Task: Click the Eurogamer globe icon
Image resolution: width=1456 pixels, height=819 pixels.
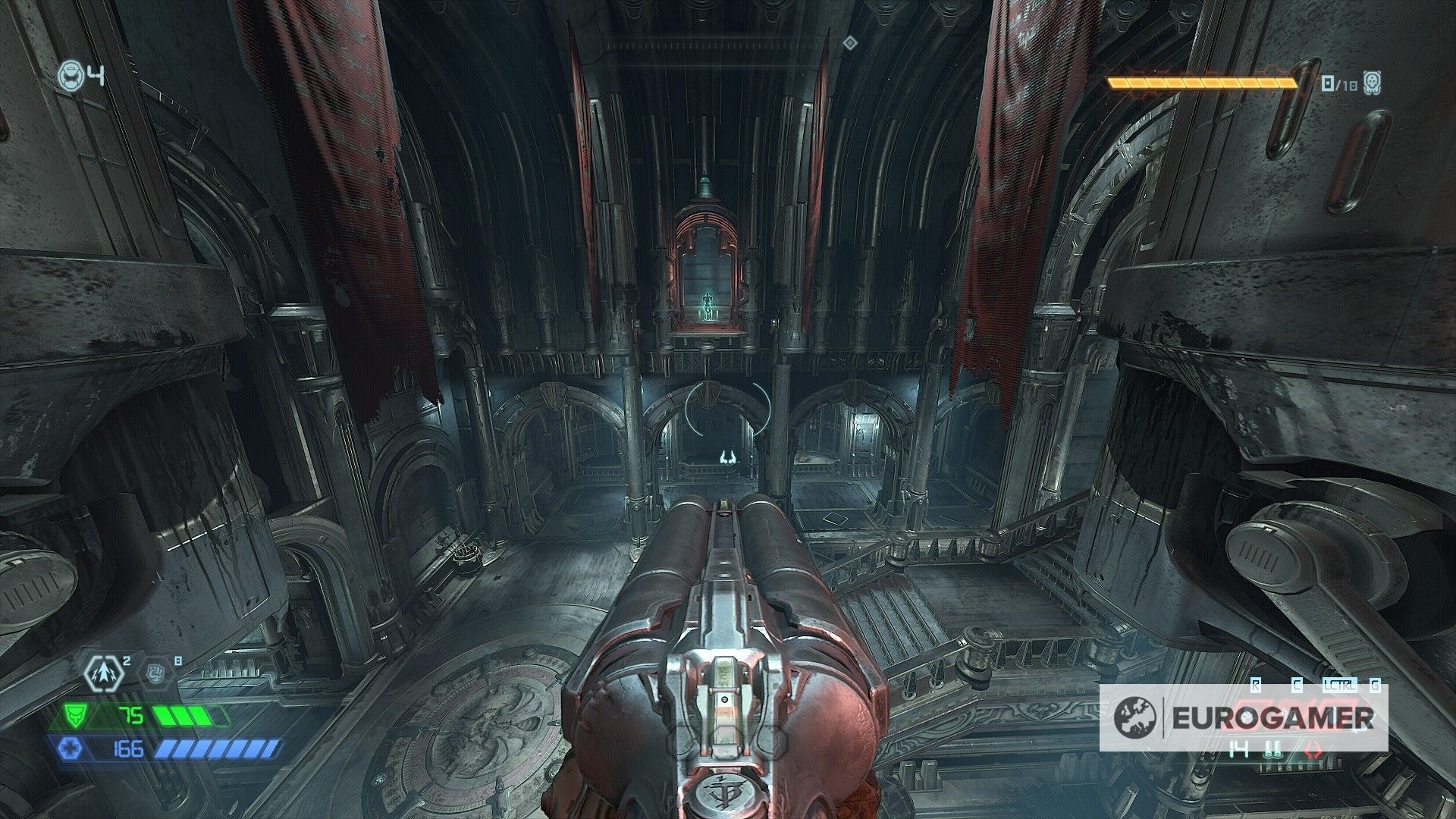Action: click(x=1135, y=717)
